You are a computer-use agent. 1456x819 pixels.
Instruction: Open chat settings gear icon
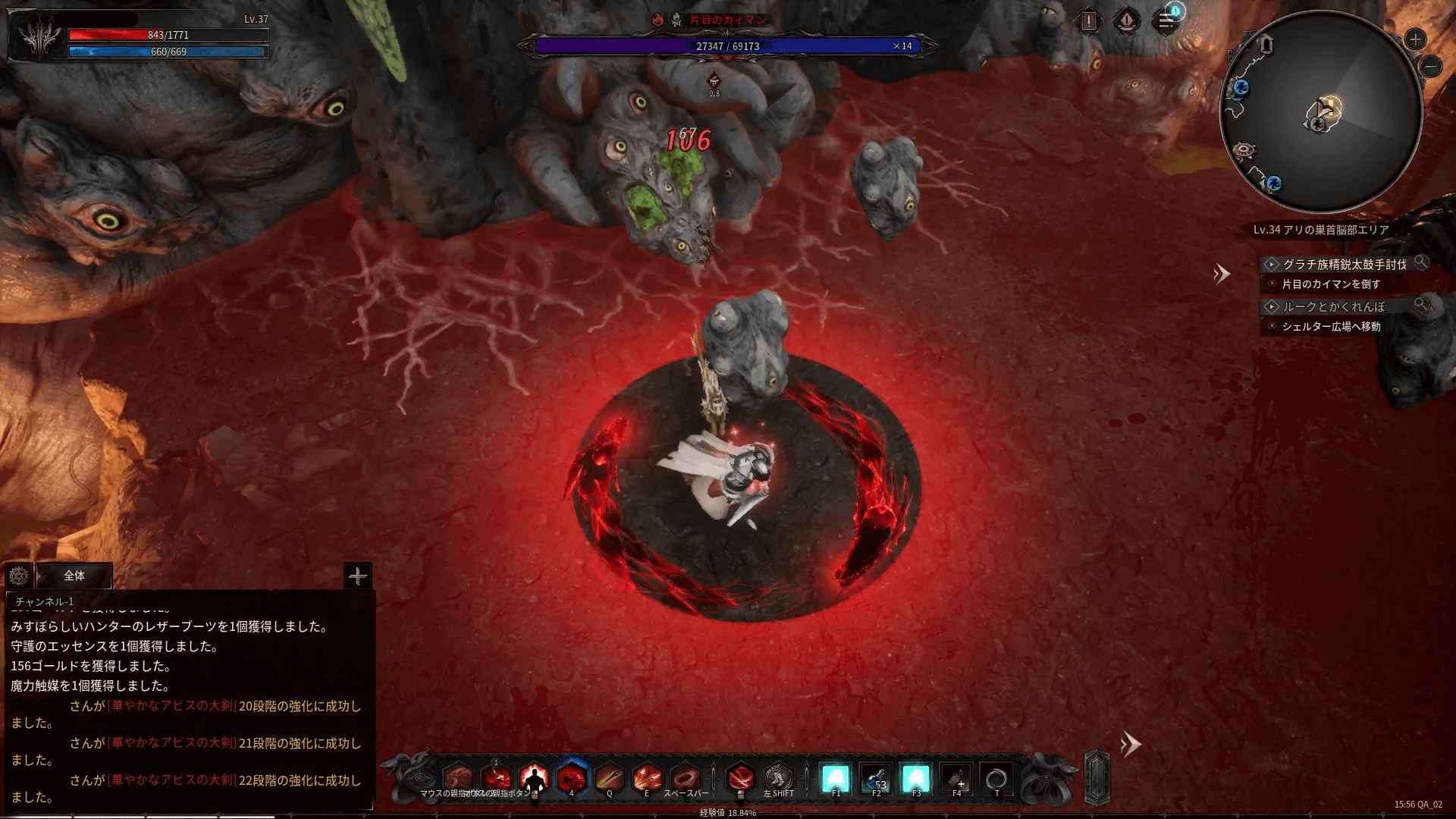coord(19,576)
